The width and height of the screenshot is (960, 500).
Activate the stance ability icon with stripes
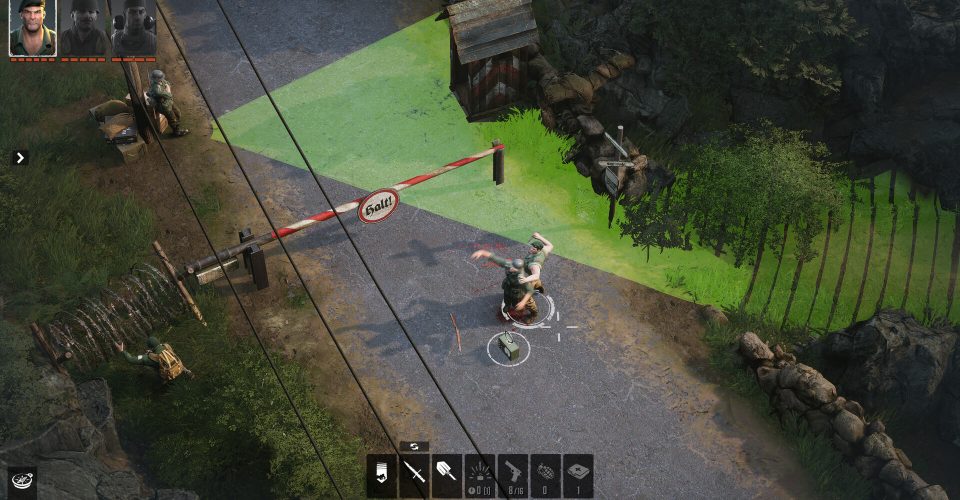pyautogui.click(x=382, y=475)
